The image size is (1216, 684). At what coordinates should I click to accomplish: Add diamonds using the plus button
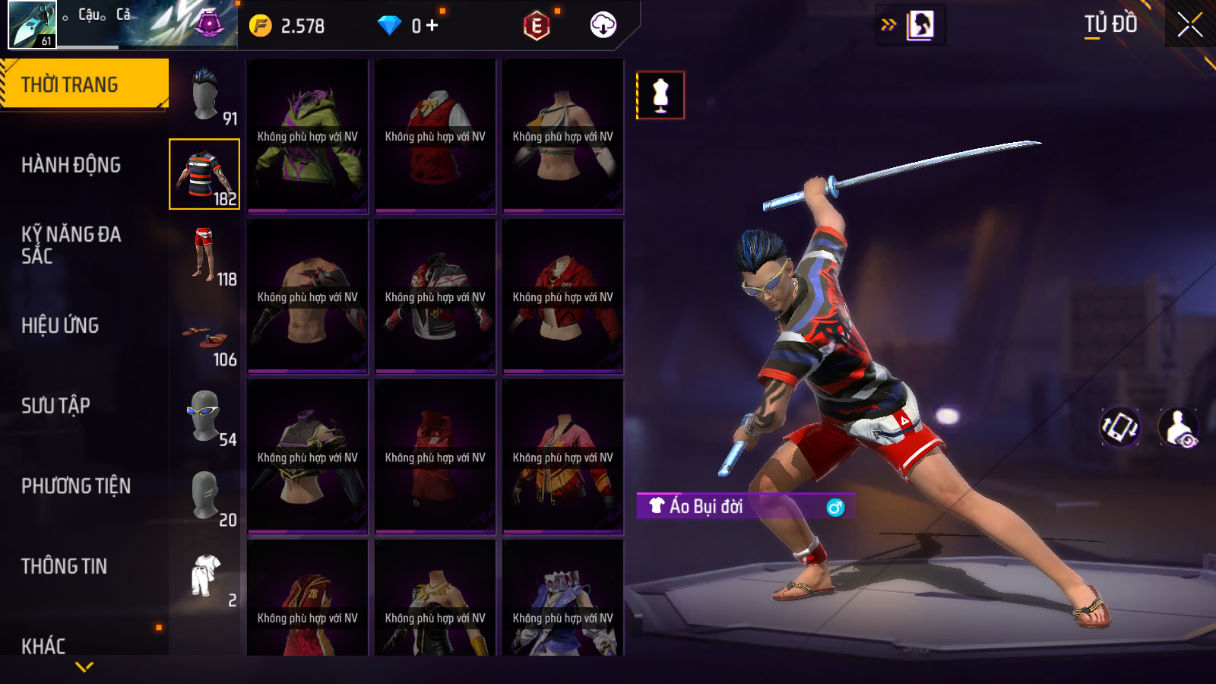432,26
